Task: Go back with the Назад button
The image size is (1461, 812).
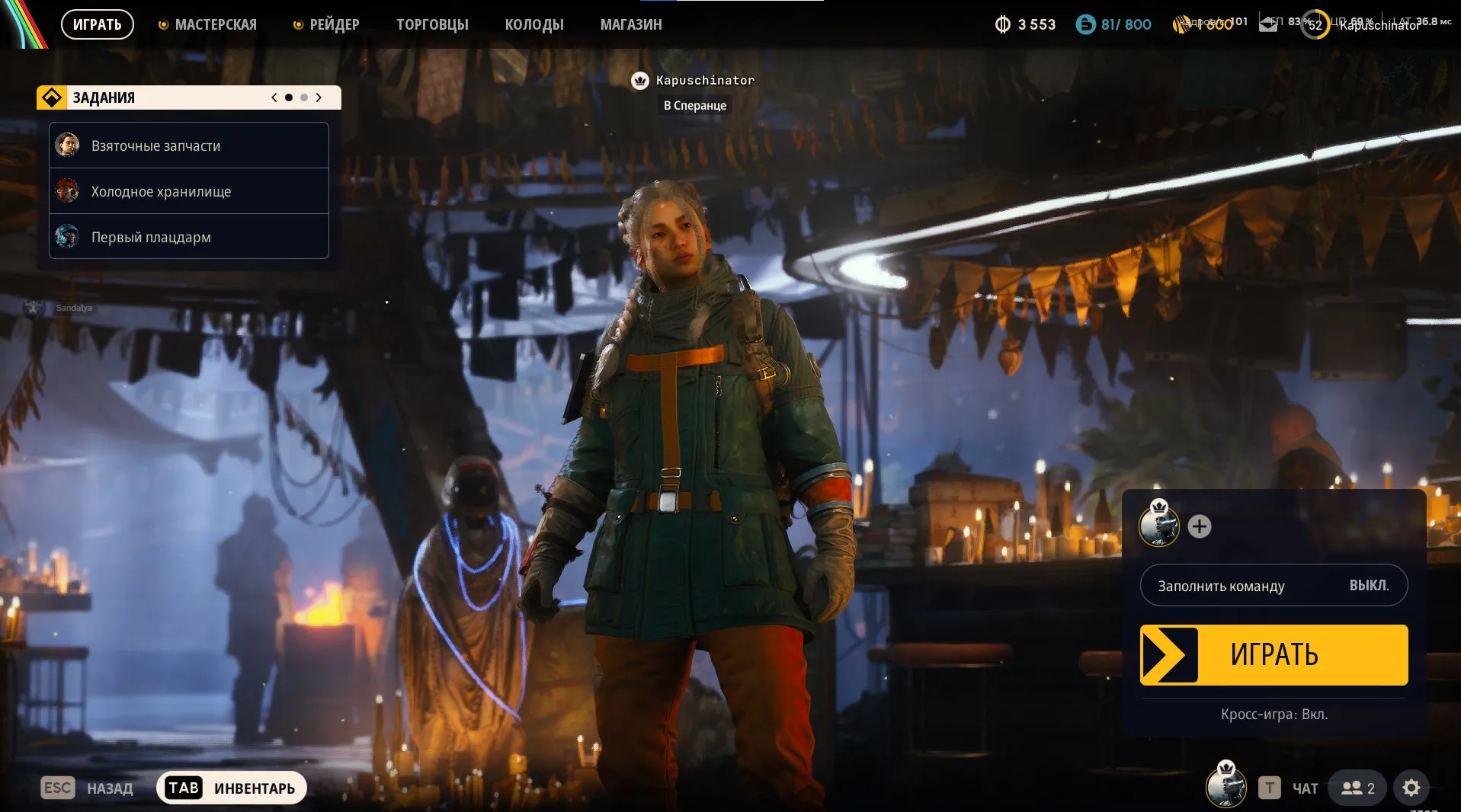Action: pos(88,788)
